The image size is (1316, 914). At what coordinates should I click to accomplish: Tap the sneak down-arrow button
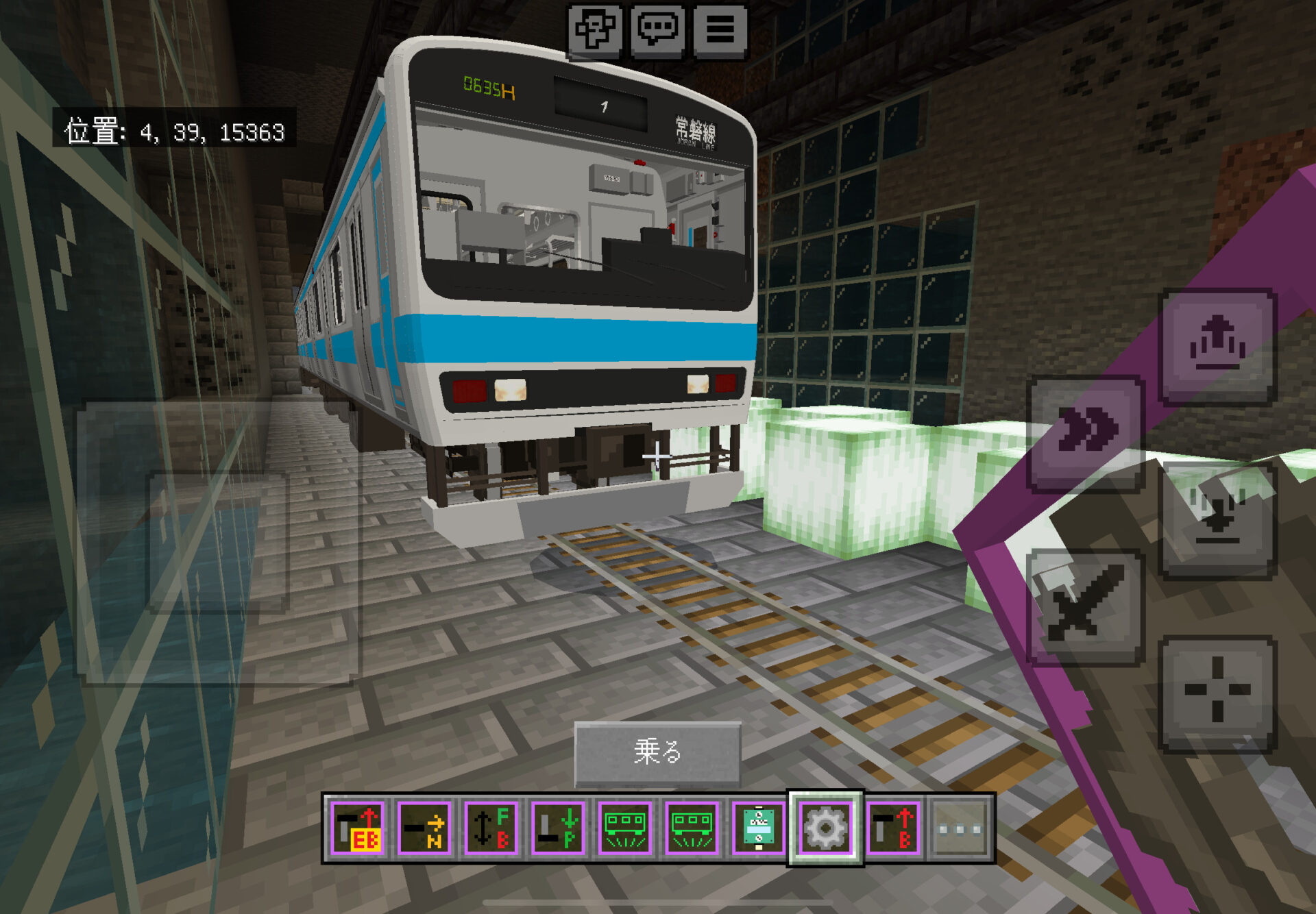[1217, 519]
